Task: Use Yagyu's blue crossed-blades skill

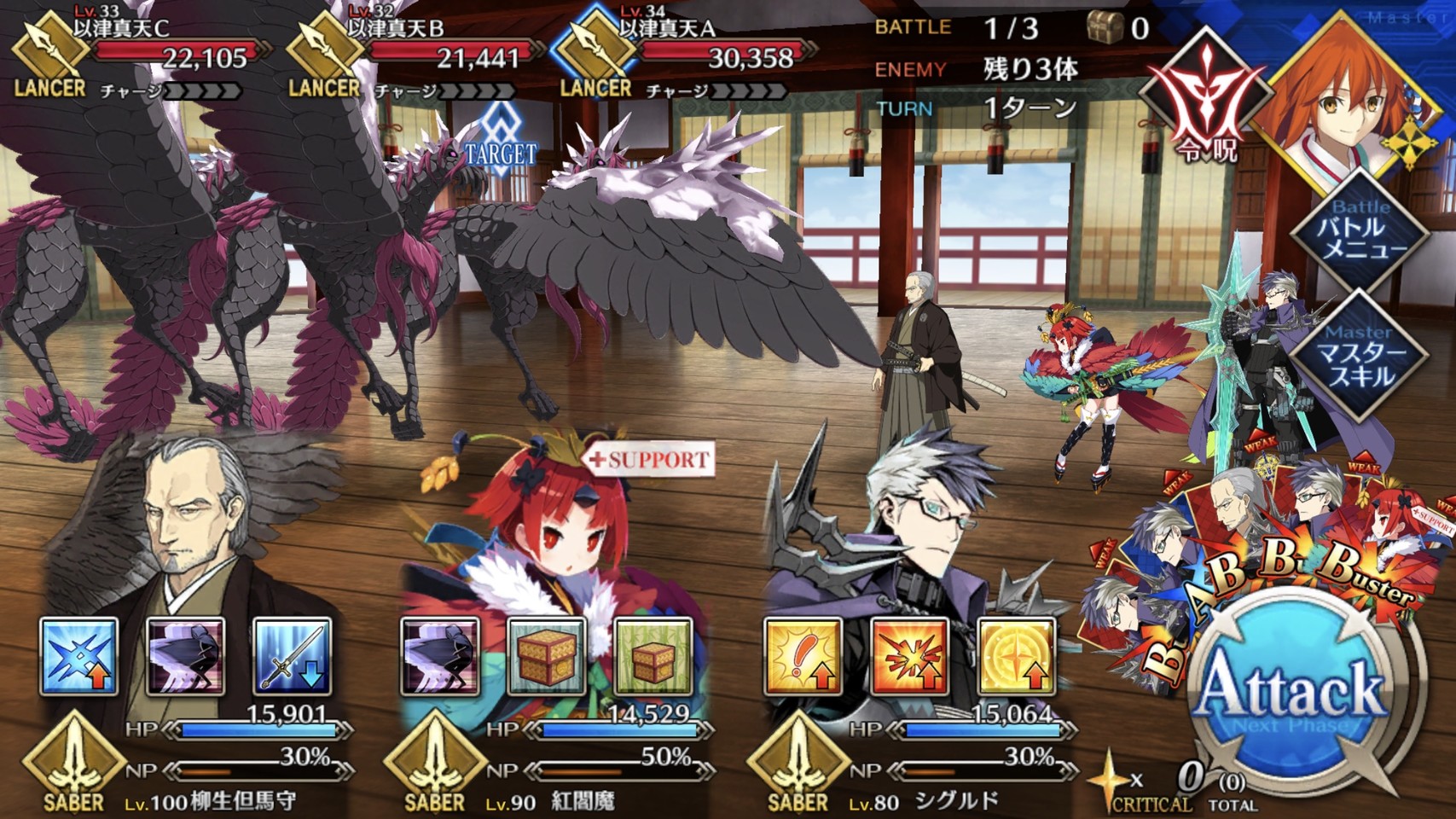Action: tap(78, 655)
